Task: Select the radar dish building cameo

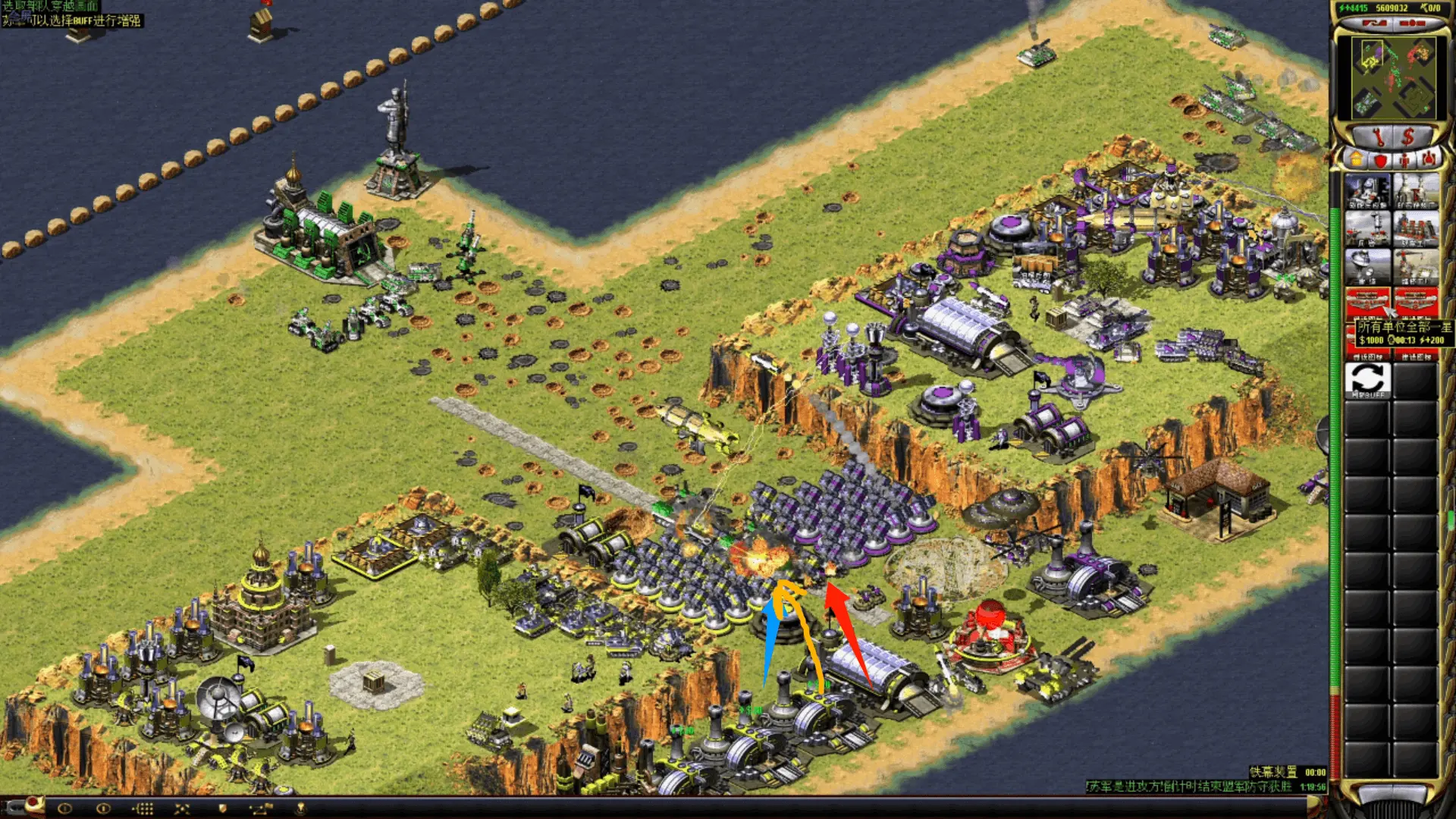Action: click(x=1367, y=266)
